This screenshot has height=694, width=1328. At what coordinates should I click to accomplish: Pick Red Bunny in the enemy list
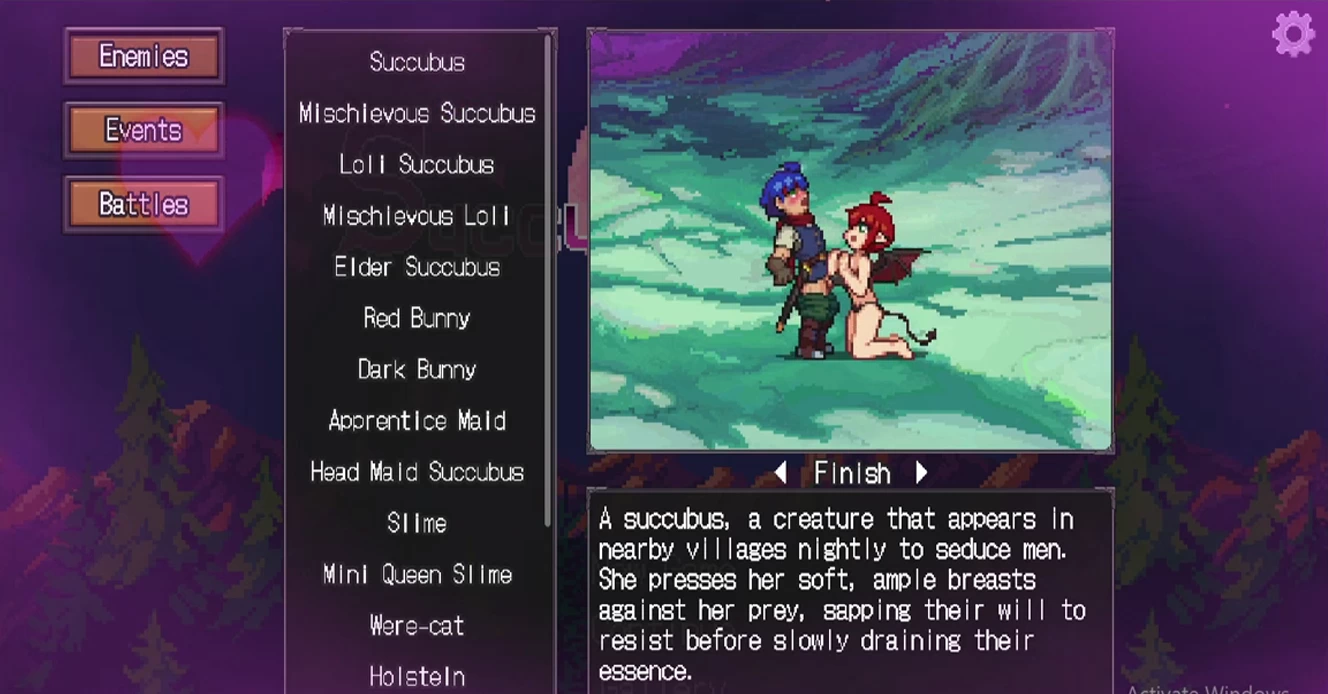tap(417, 318)
